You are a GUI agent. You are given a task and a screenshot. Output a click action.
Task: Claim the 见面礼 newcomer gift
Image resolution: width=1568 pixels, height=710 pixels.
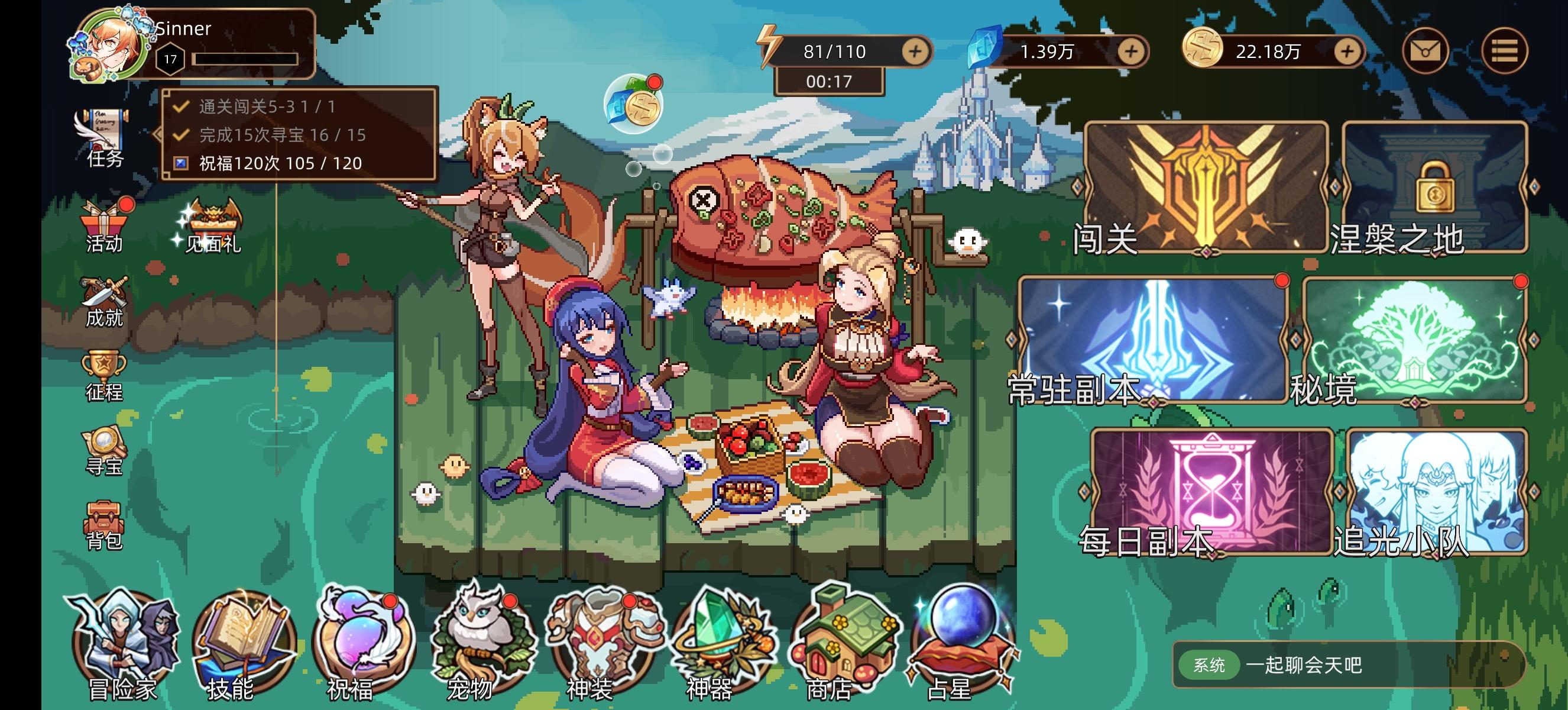click(213, 218)
